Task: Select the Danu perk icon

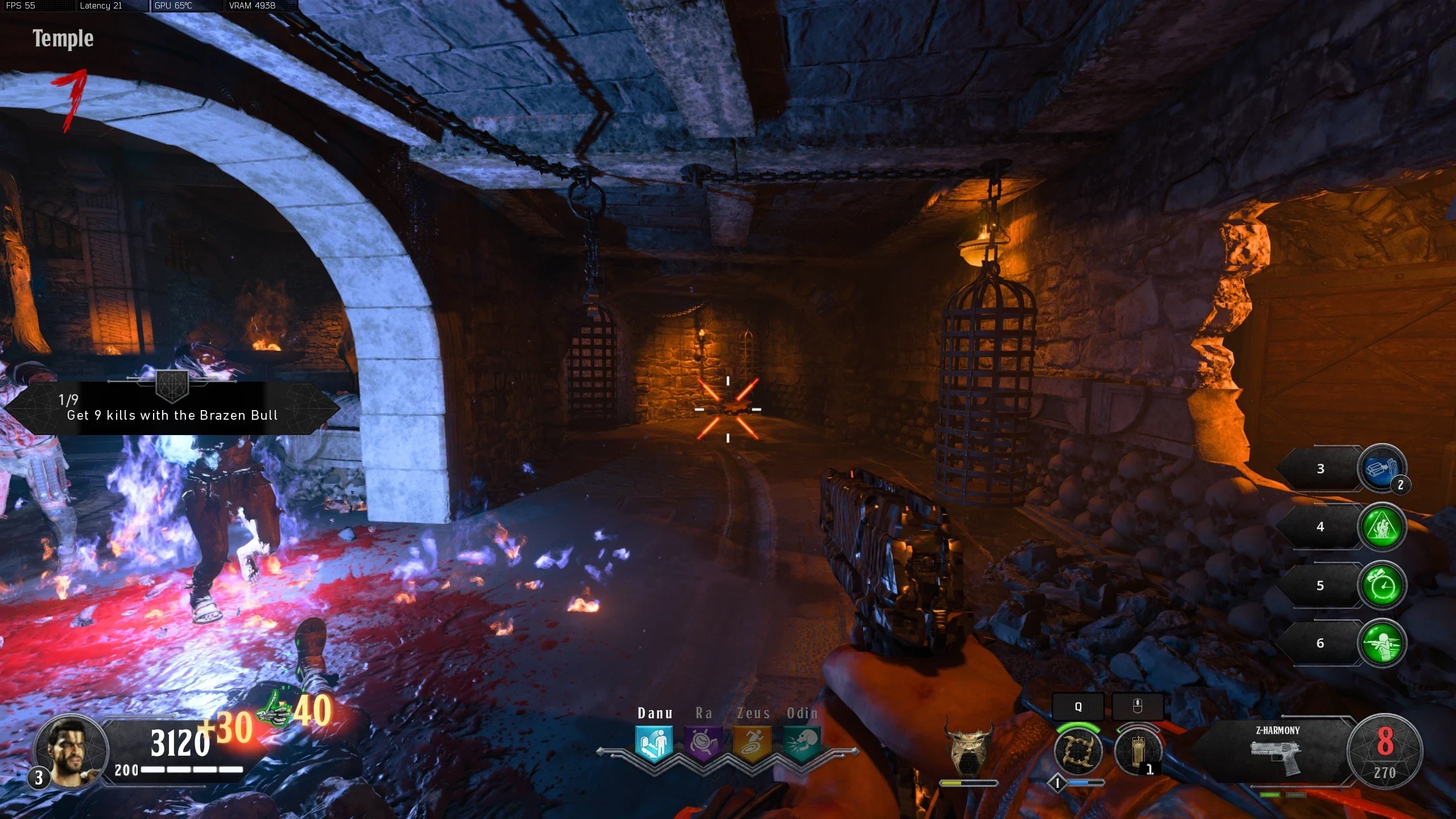Action: 654,743
